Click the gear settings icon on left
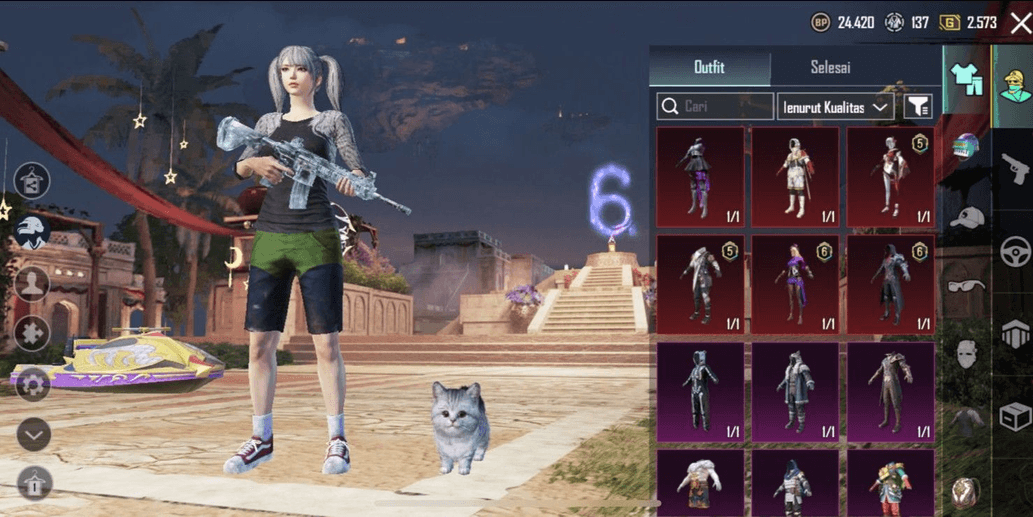 pyautogui.click(x=32, y=384)
